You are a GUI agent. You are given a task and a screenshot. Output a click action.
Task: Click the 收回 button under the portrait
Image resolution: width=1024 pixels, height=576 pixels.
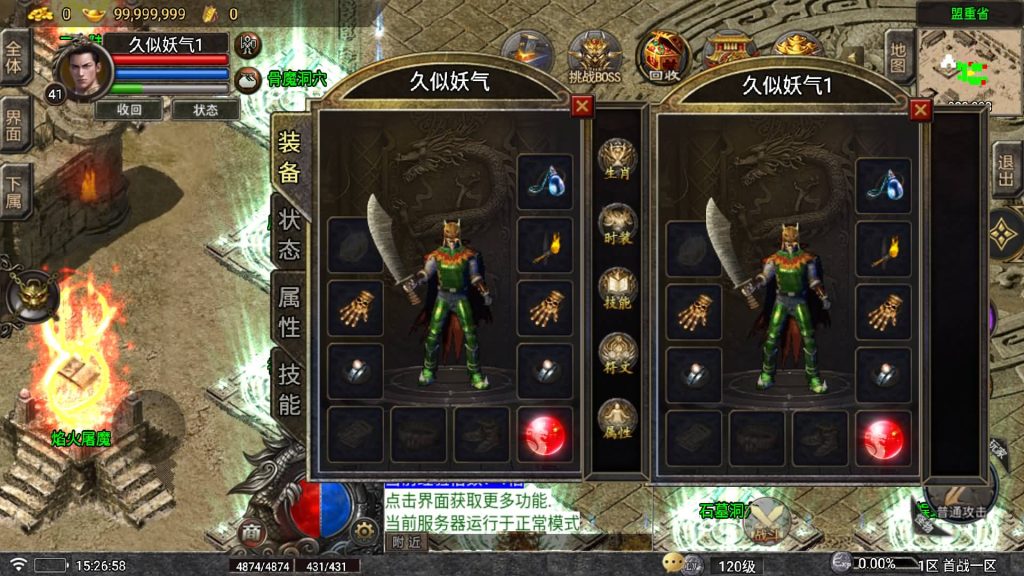pos(129,110)
